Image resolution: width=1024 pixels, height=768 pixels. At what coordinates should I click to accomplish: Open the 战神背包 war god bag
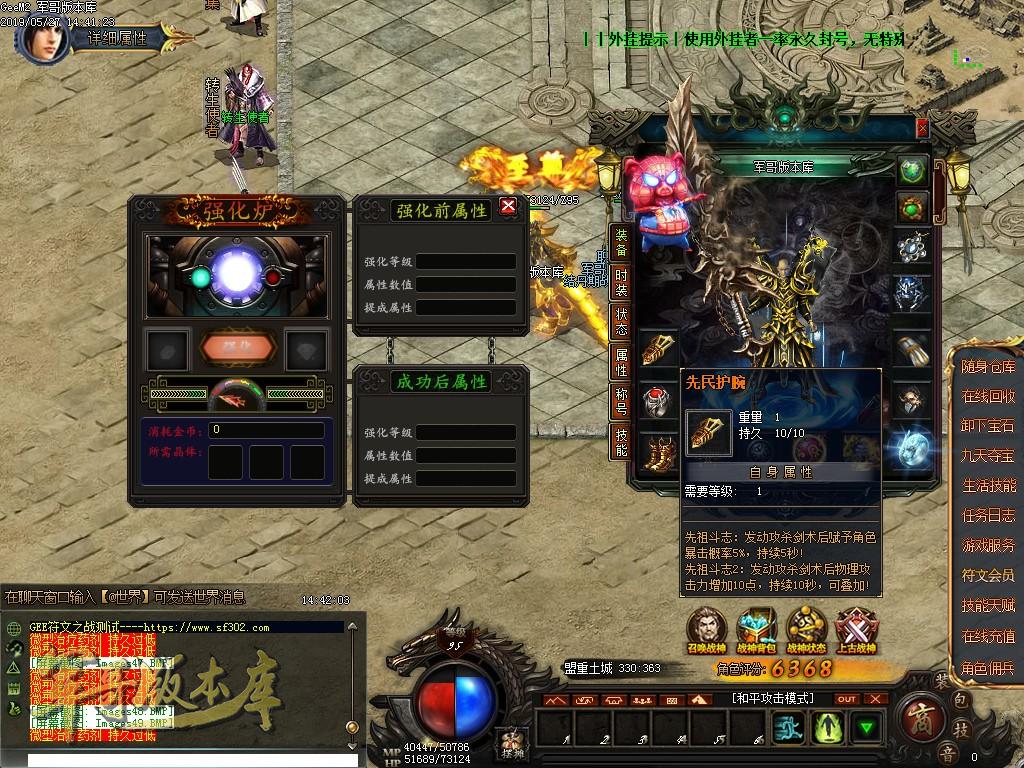click(x=757, y=631)
